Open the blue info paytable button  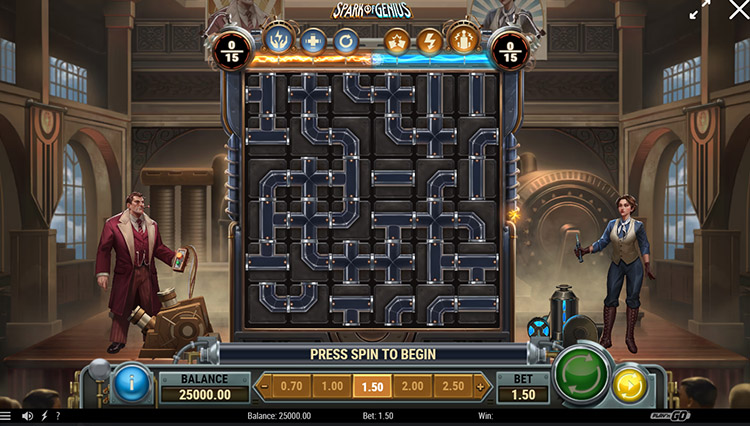click(131, 384)
